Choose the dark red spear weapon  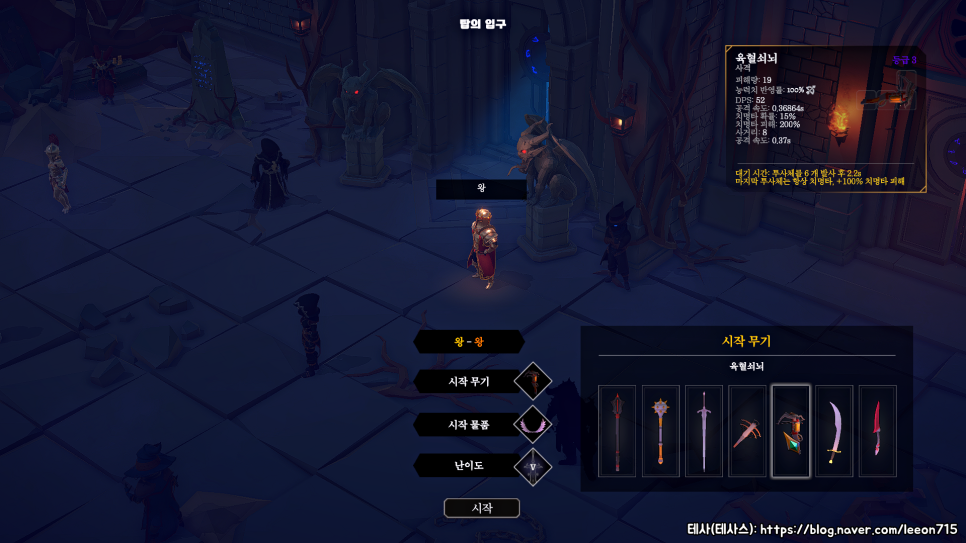617,431
